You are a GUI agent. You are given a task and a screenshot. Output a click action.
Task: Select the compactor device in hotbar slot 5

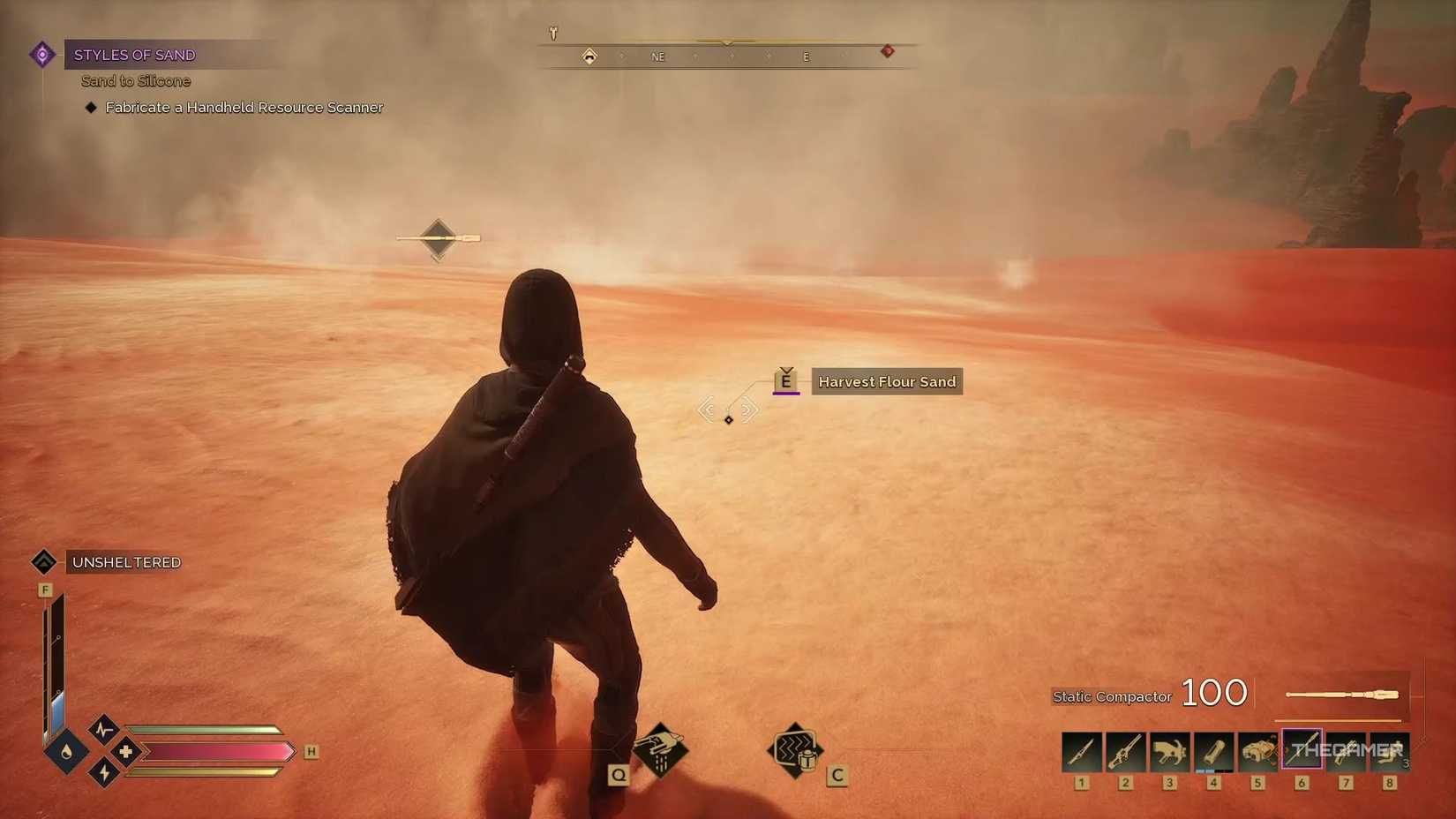(1257, 751)
